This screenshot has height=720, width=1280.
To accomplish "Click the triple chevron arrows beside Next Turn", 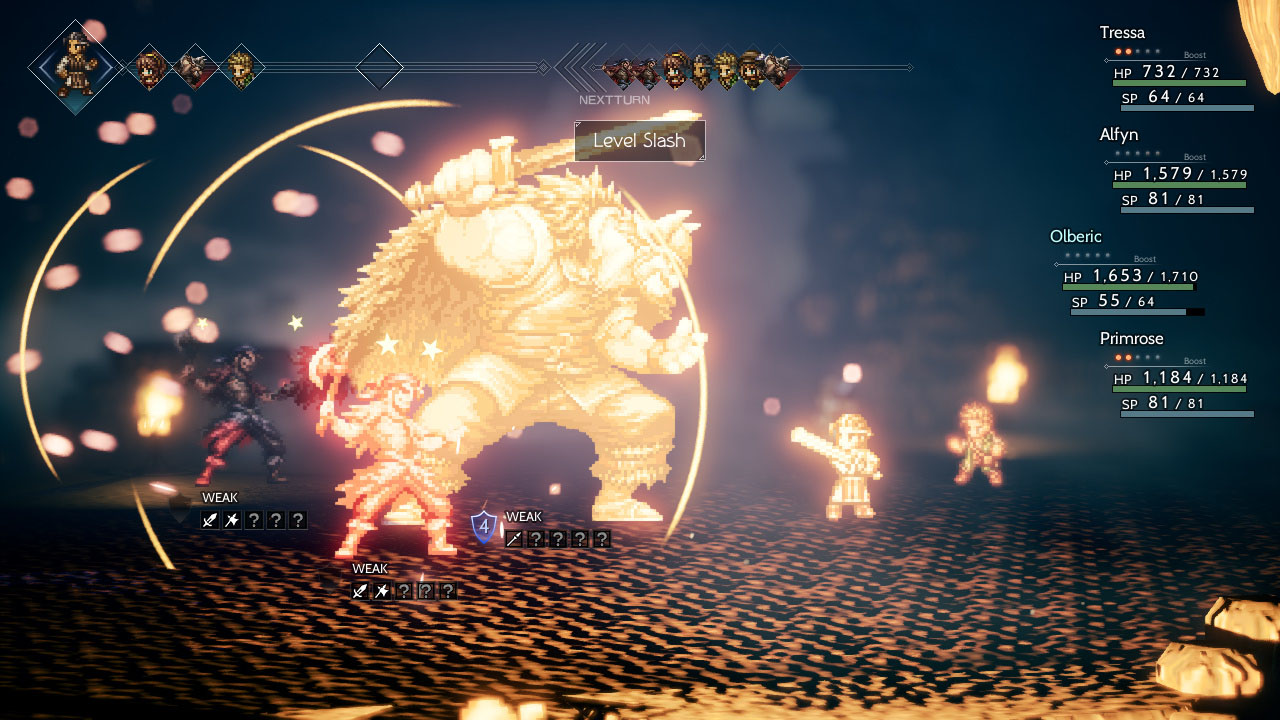I will click(577, 66).
